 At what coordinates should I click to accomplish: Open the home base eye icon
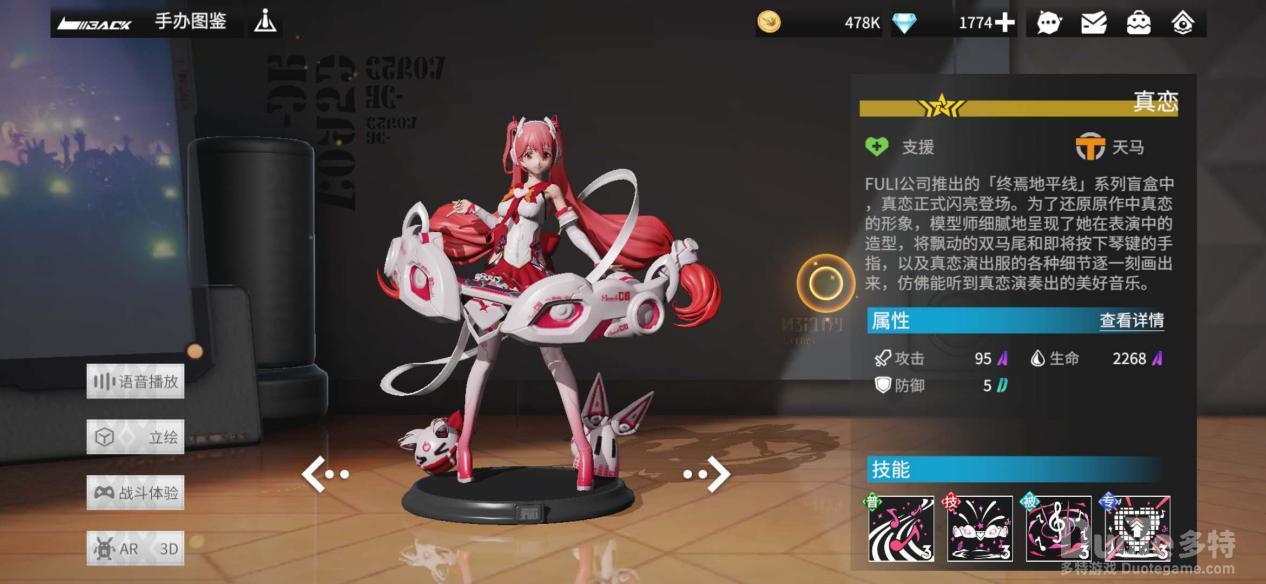click(x=1183, y=22)
